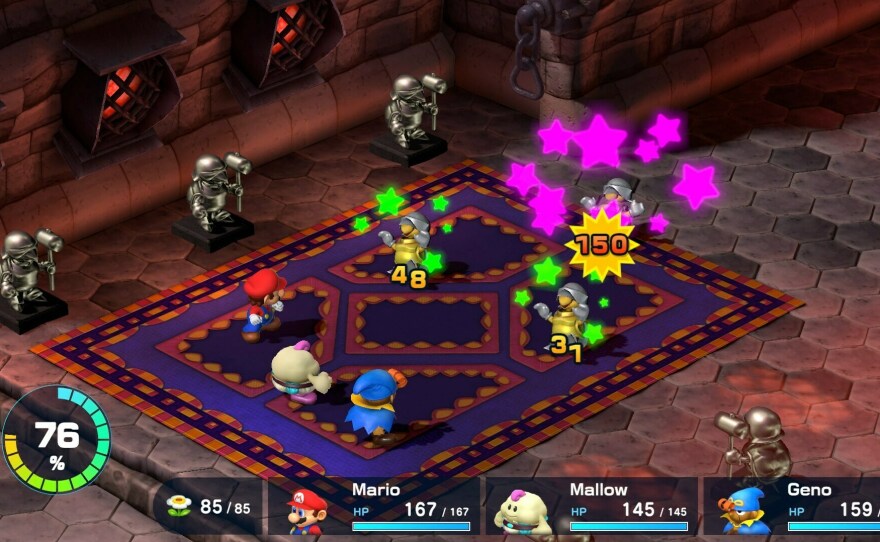Select Geno's party status panel
This screenshot has width=880, height=542.
[x=792, y=507]
